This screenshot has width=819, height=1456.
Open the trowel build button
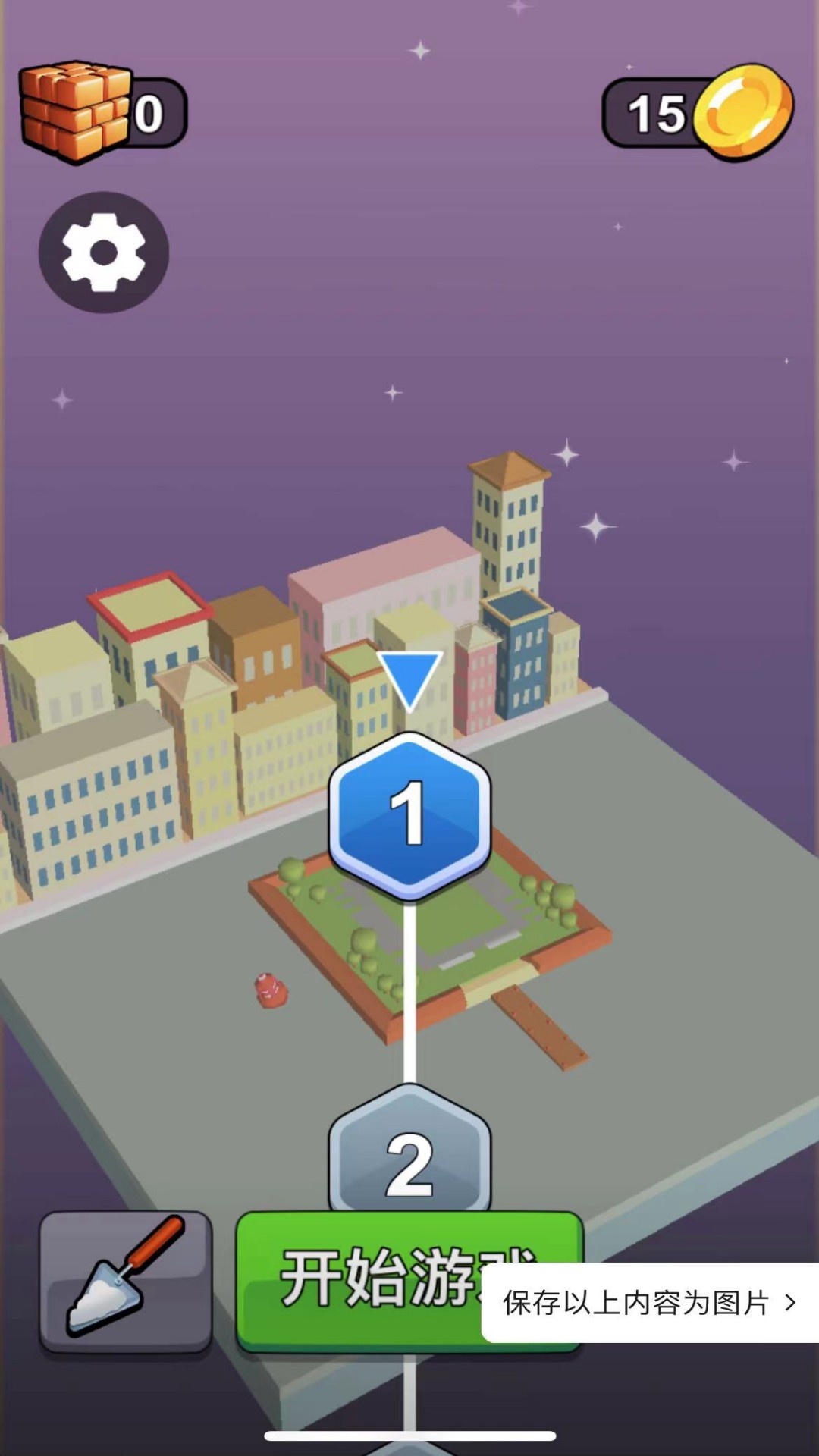126,1281
